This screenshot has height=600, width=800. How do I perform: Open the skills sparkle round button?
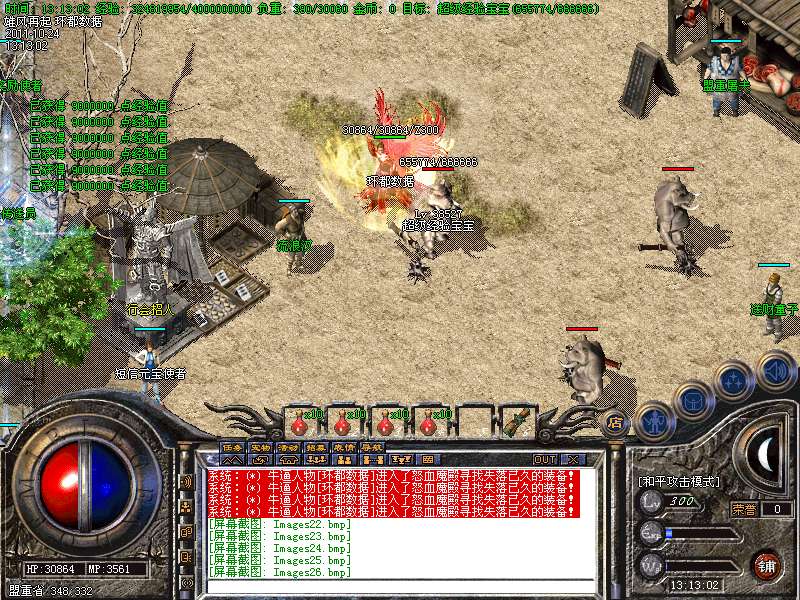click(734, 381)
